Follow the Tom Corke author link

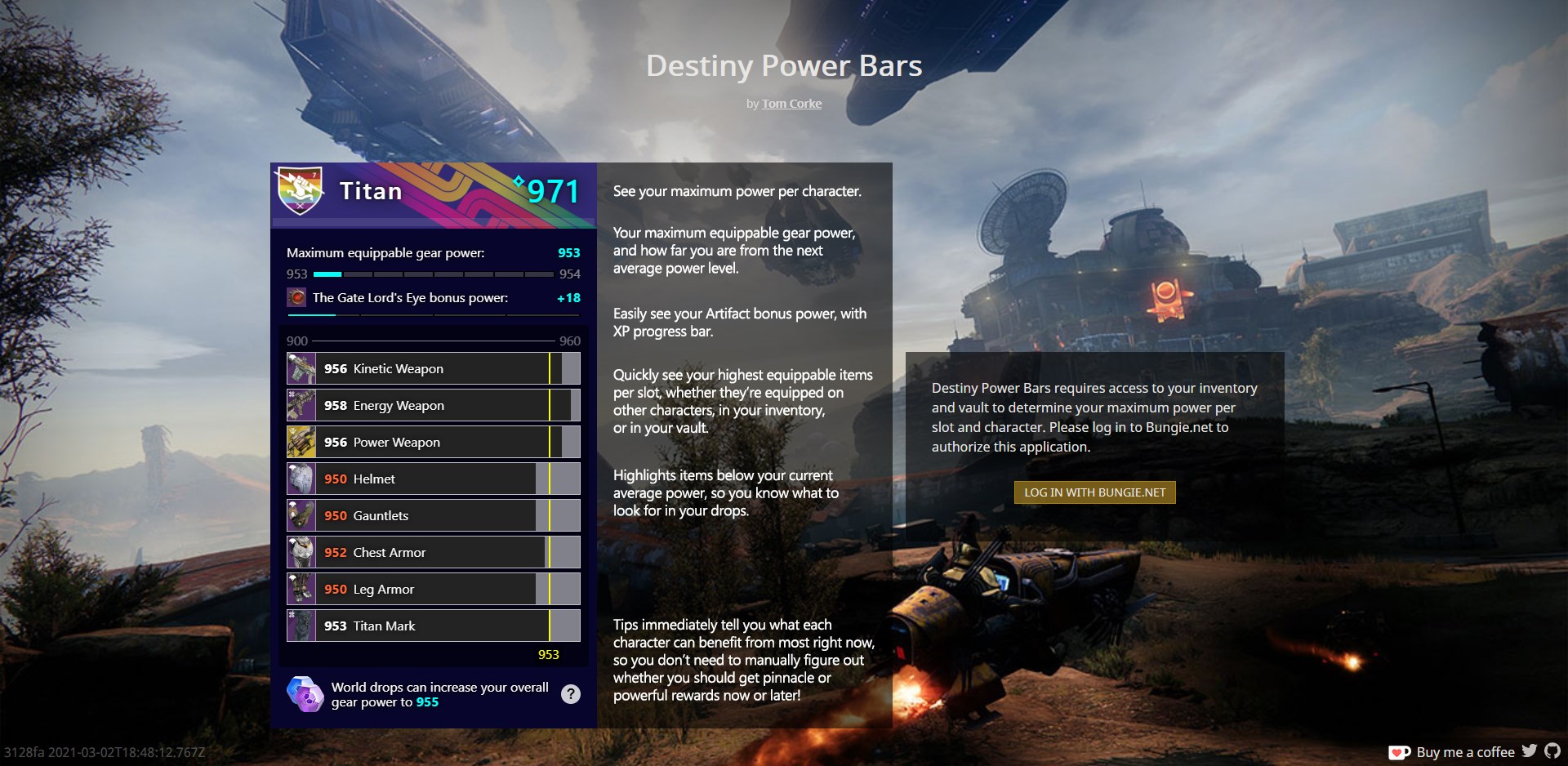point(791,104)
